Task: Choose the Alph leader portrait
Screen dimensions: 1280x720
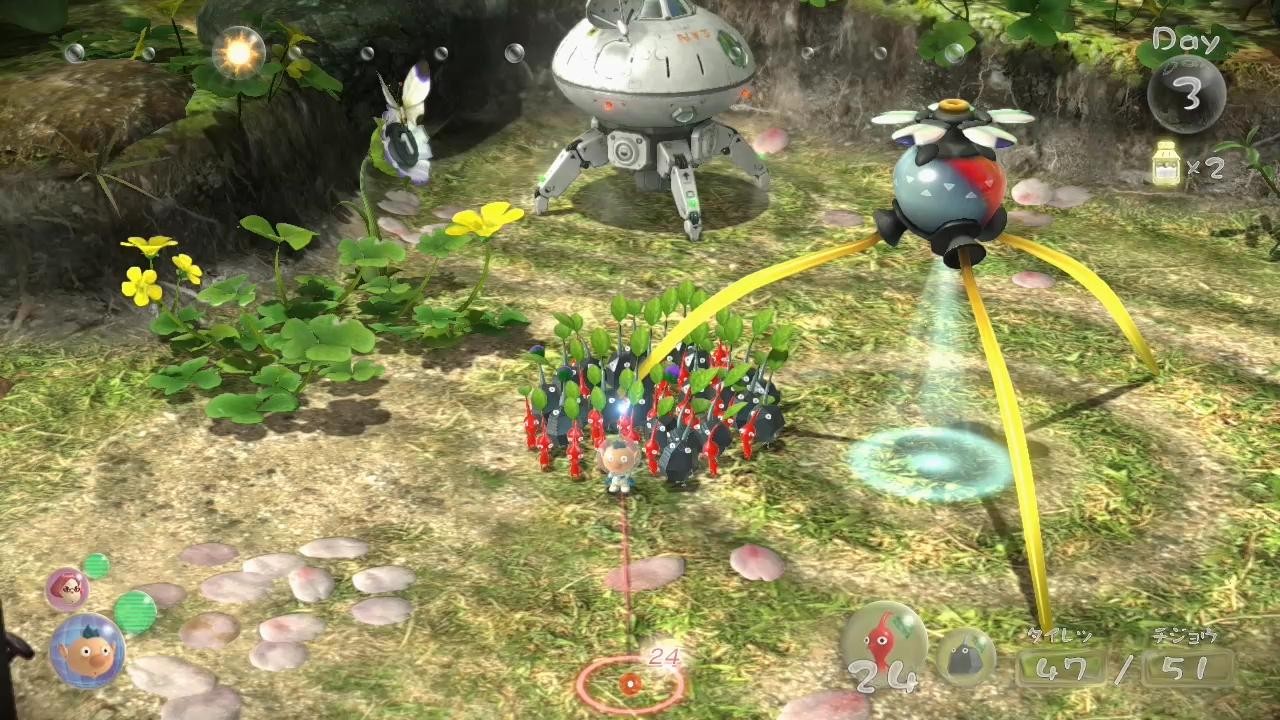Action: tap(87, 651)
